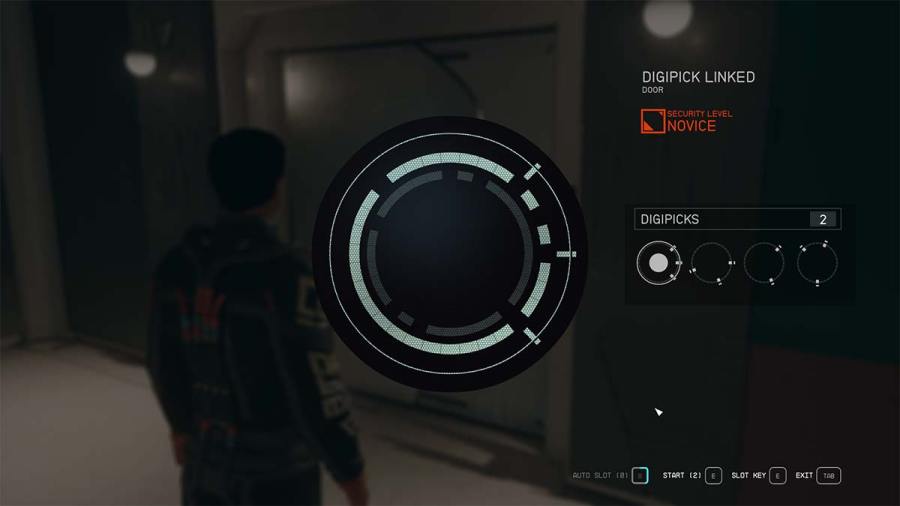The height and width of the screenshot is (506, 900).
Task: Select the highlighted digipick key with filled center
Action: [x=658, y=263]
